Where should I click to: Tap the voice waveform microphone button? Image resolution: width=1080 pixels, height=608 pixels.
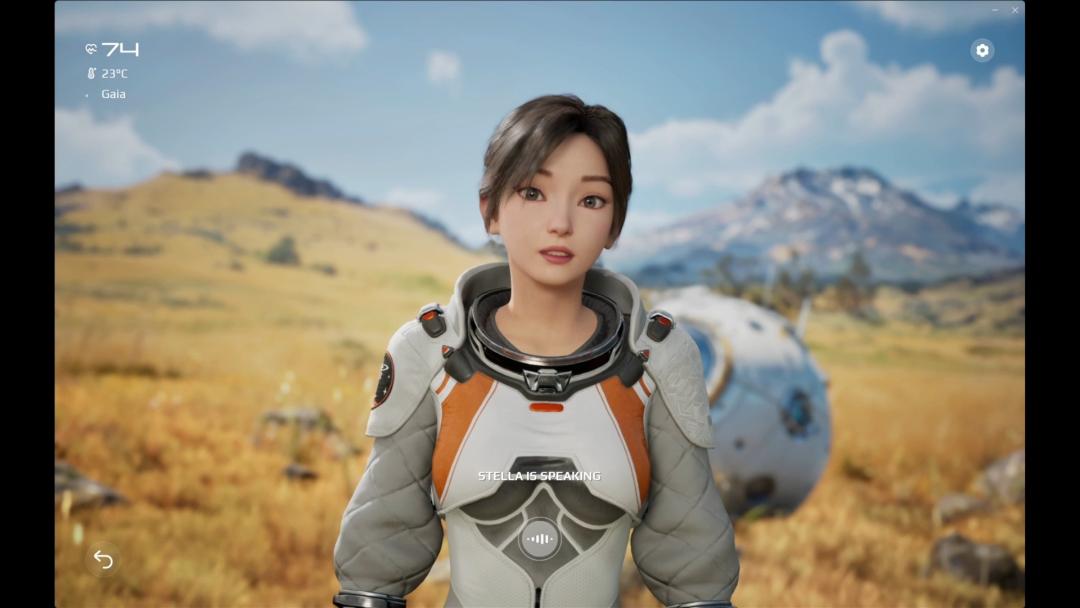540,539
